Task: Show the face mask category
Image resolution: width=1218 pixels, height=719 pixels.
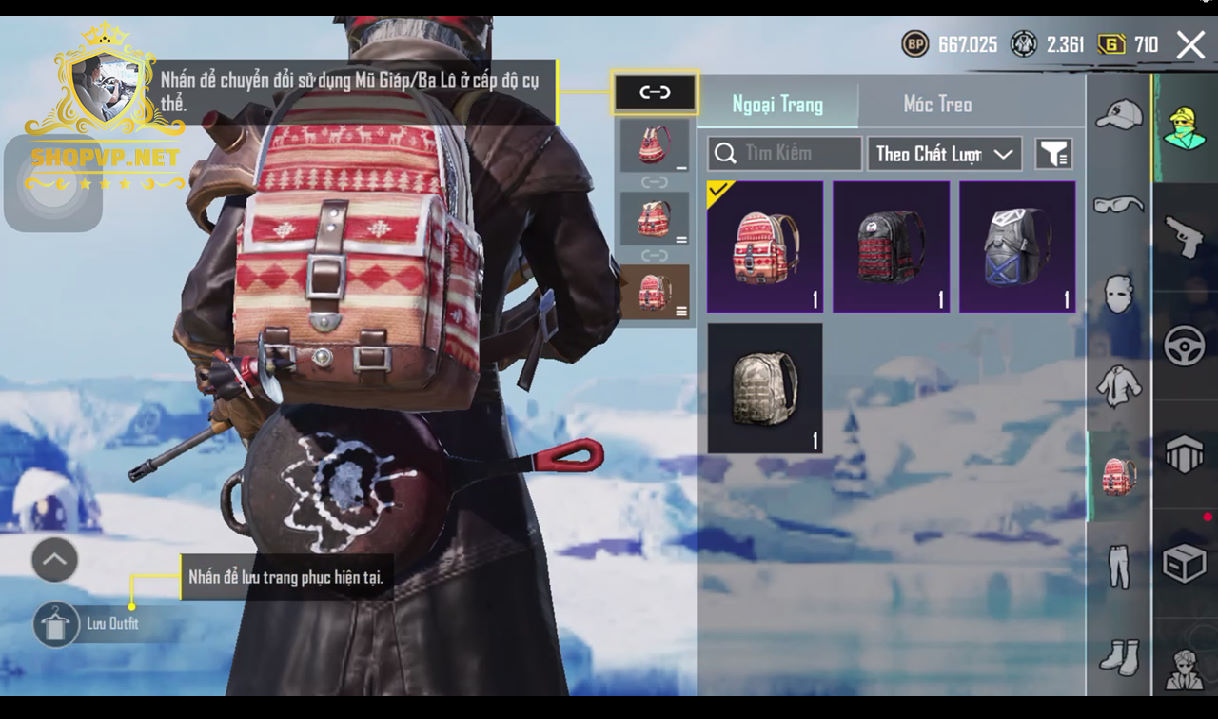Action: pyautogui.click(x=1118, y=295)
